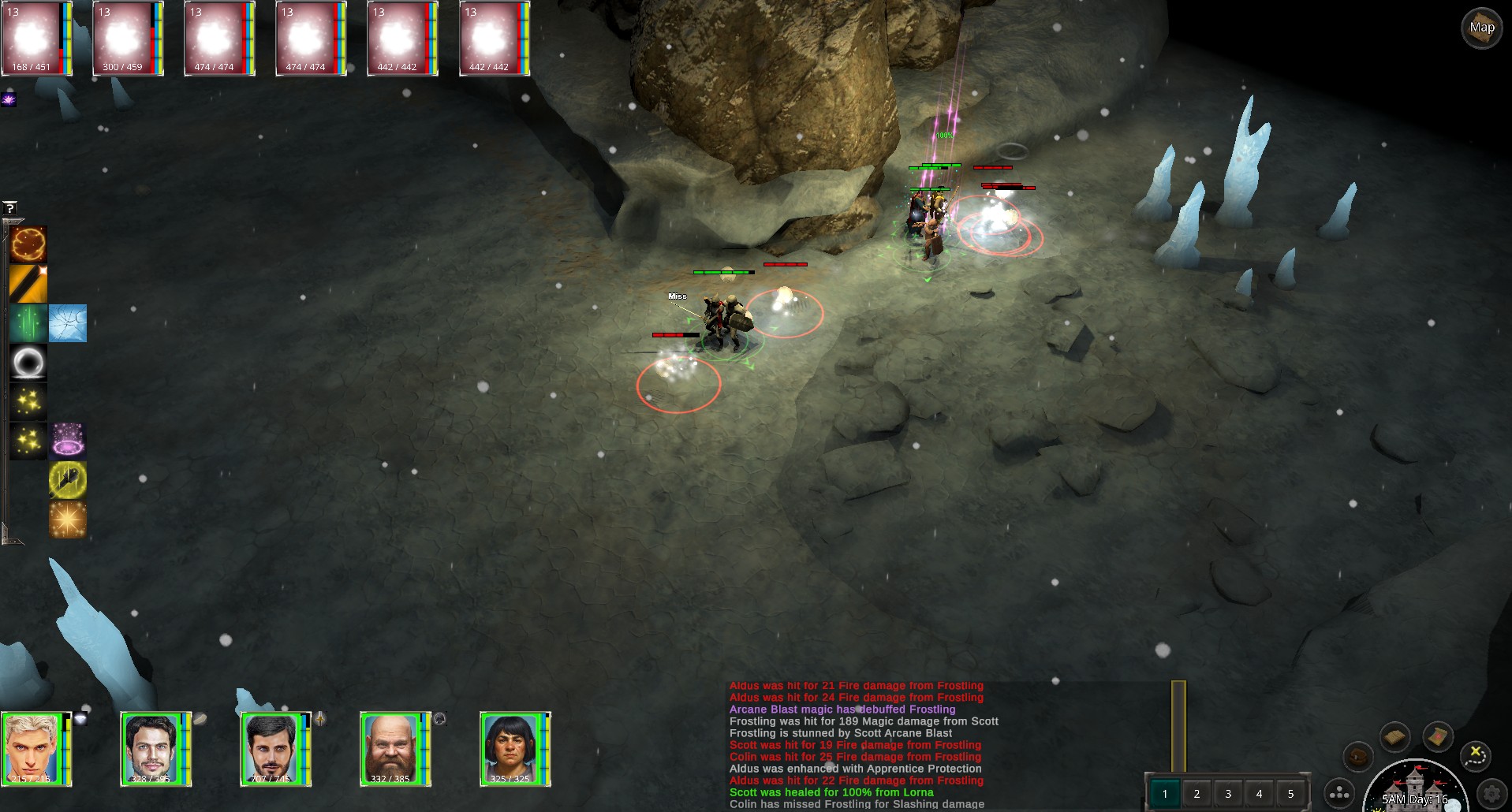
Task: Cast the green healing light spell
Action: click(x=28, y=323)
